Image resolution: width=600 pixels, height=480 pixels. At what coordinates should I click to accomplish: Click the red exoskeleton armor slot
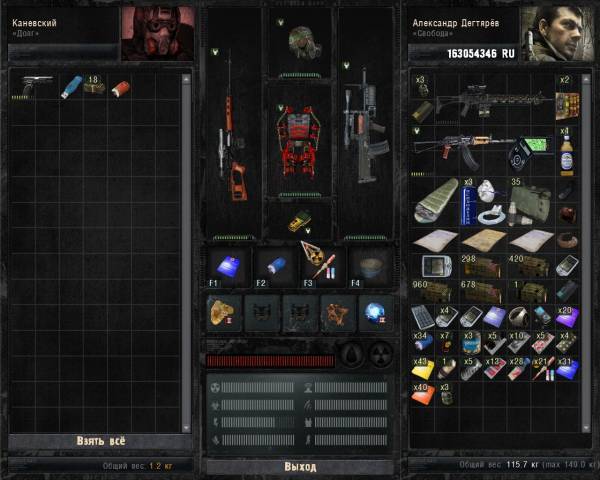[x=300, y=138]
